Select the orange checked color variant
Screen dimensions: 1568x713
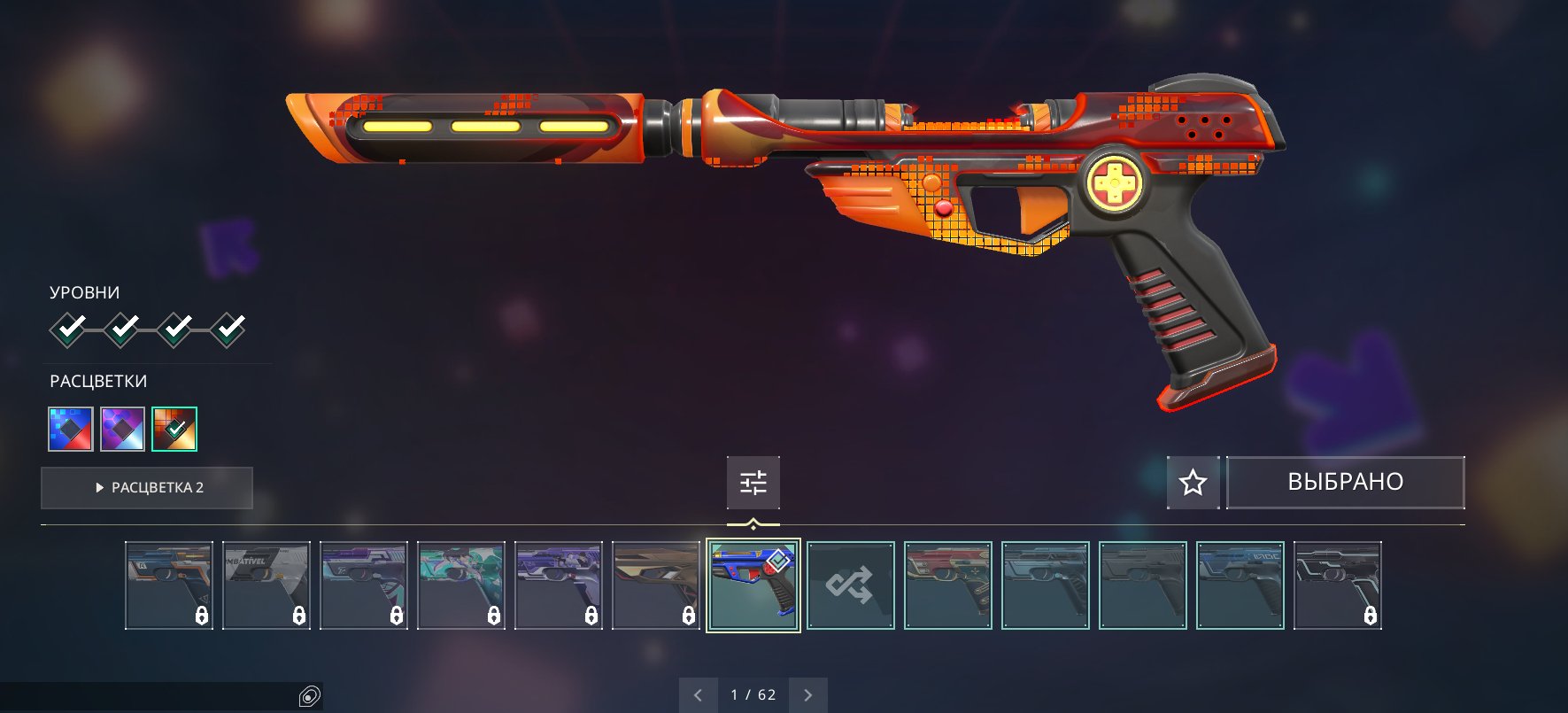click(x=174, y=429)
